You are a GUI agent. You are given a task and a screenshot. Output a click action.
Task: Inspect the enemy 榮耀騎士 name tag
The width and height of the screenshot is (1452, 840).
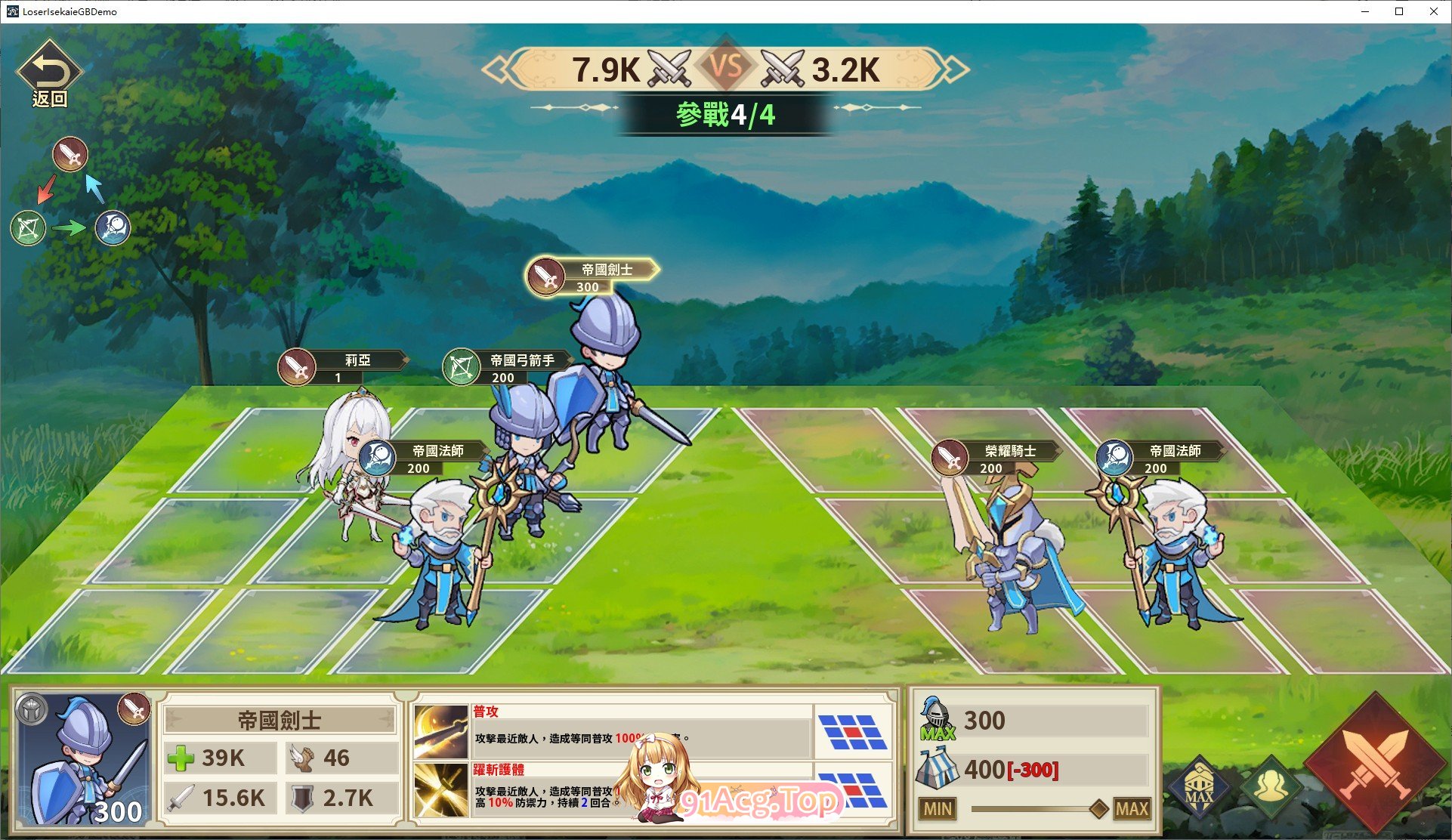tap(996, 457)
